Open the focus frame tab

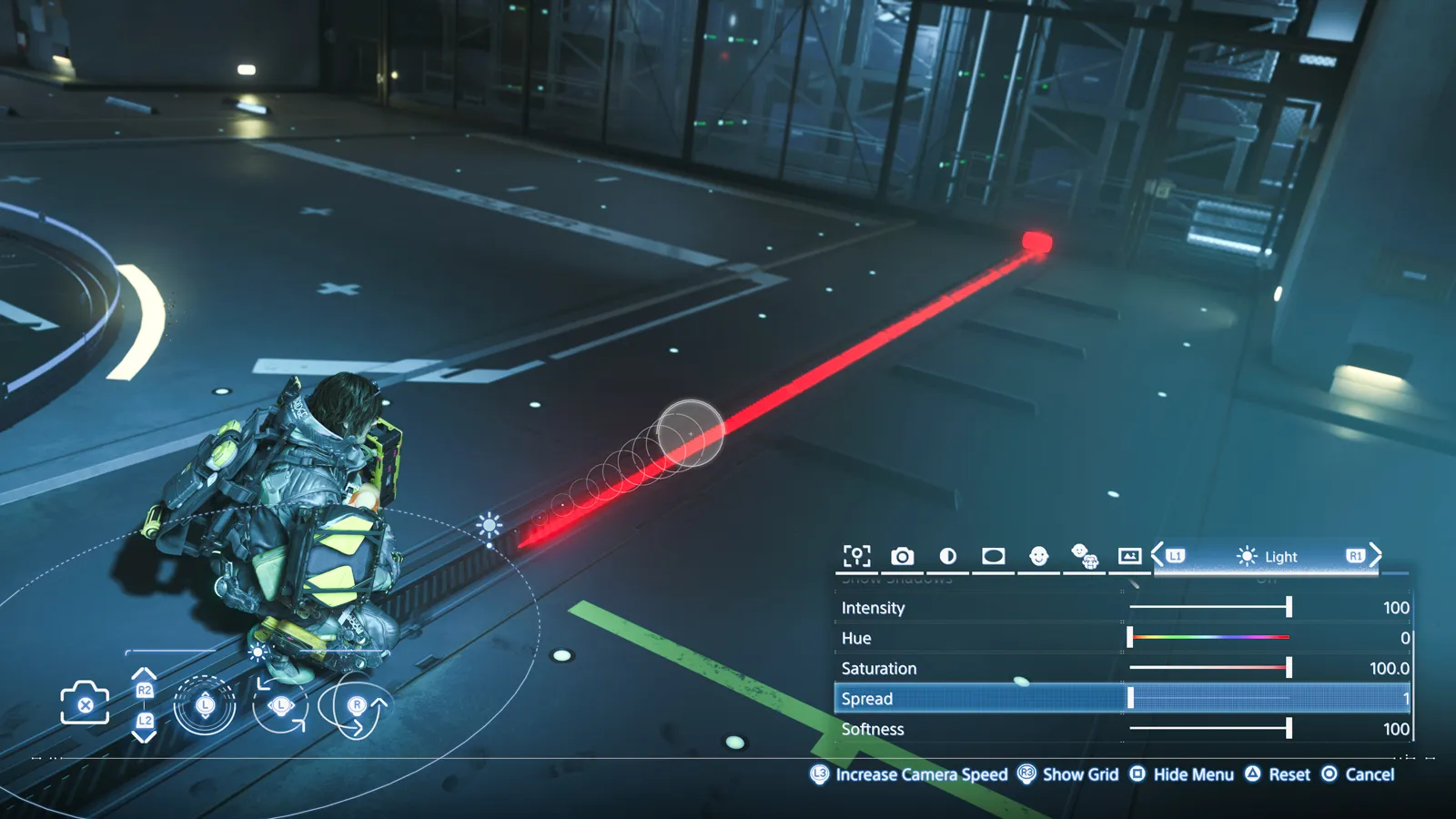pos(856,556)
